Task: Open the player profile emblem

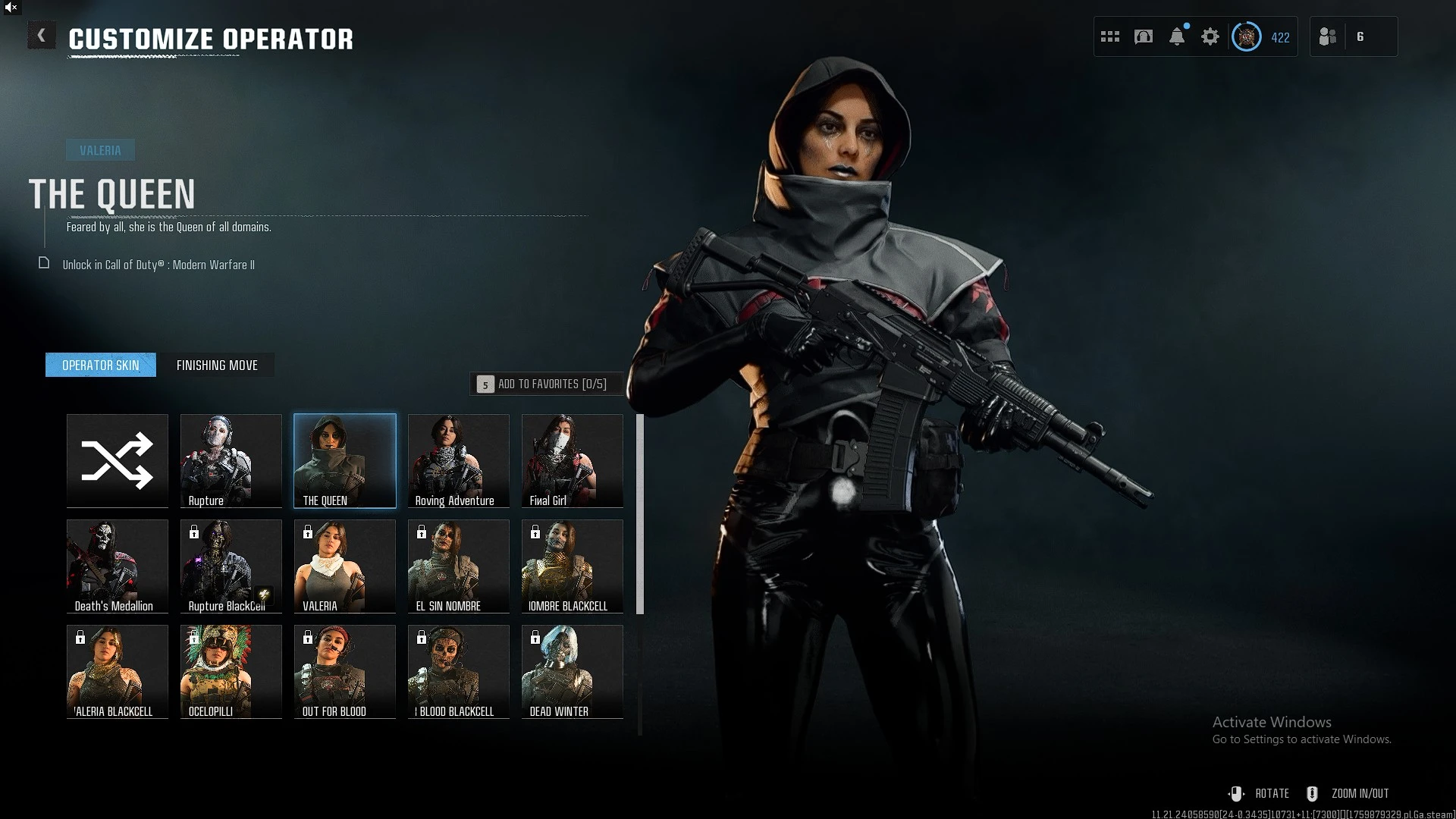Action: pyautogui.click(x=1247, y=36)
